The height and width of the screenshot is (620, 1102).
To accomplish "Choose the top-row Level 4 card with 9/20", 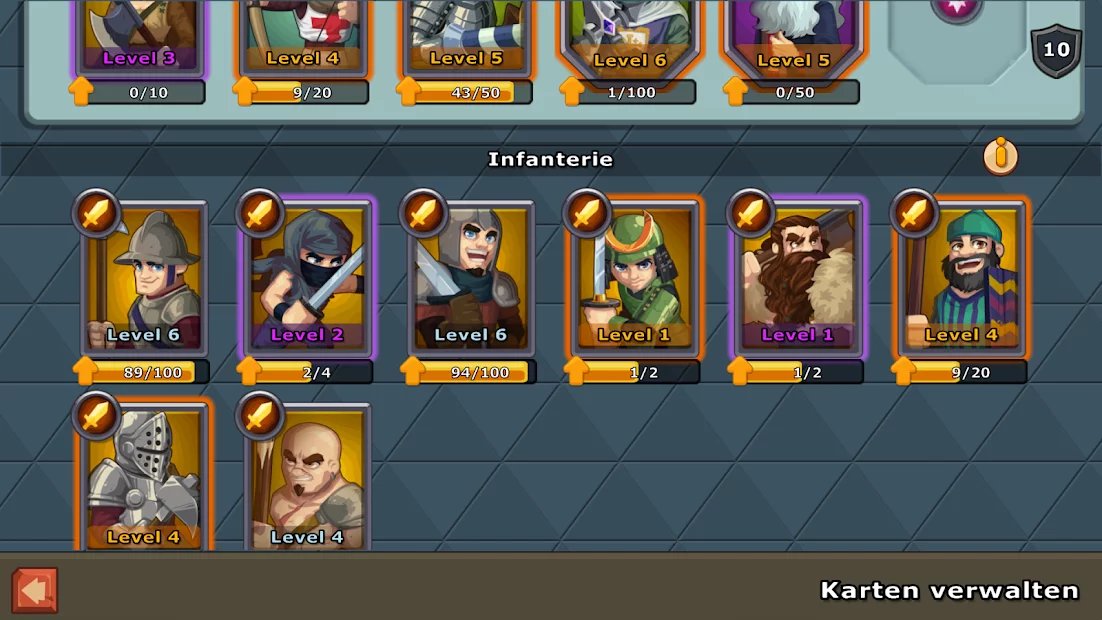I will coord(303,35).
